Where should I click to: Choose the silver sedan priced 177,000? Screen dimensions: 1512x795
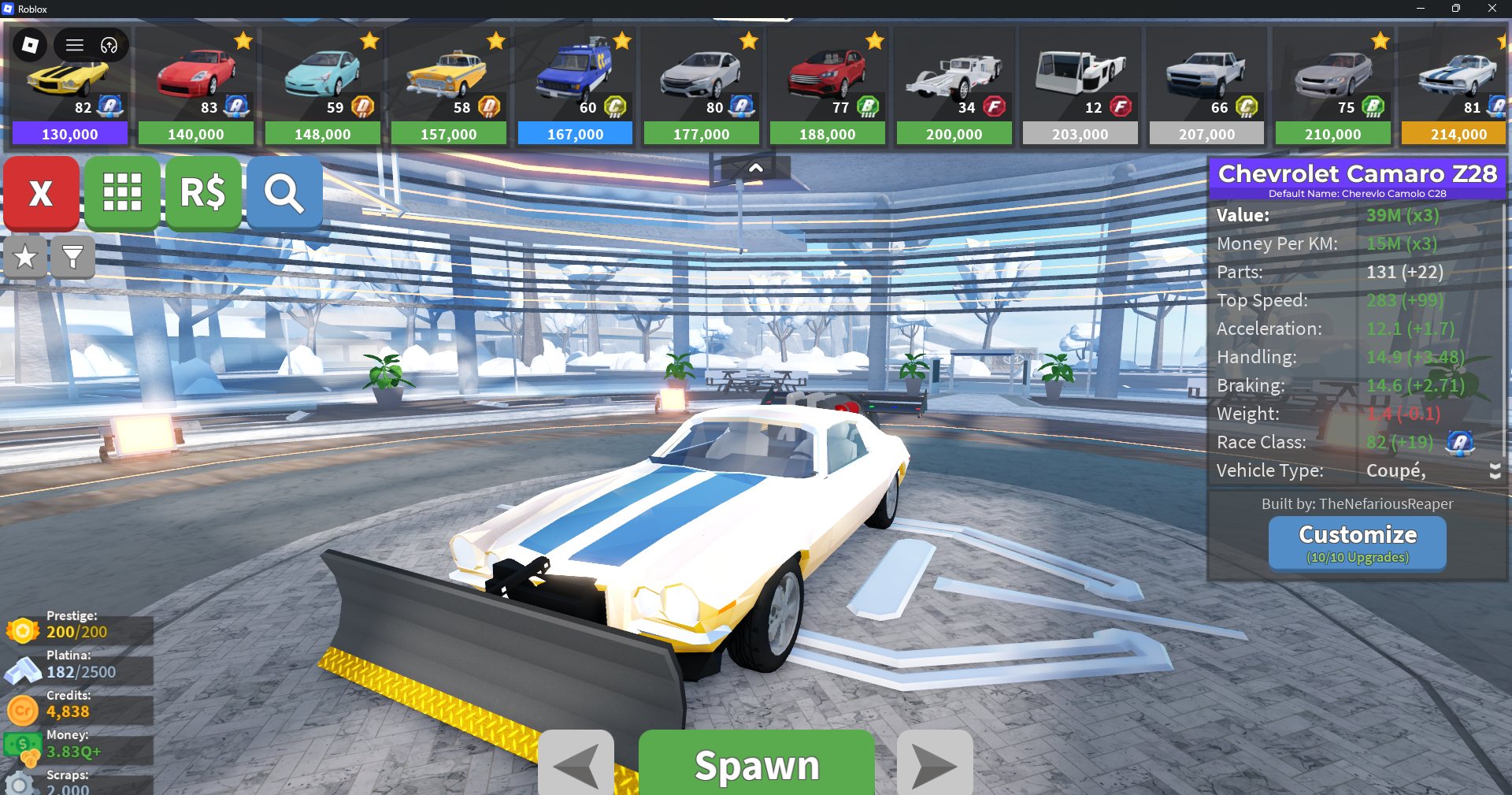701,87
